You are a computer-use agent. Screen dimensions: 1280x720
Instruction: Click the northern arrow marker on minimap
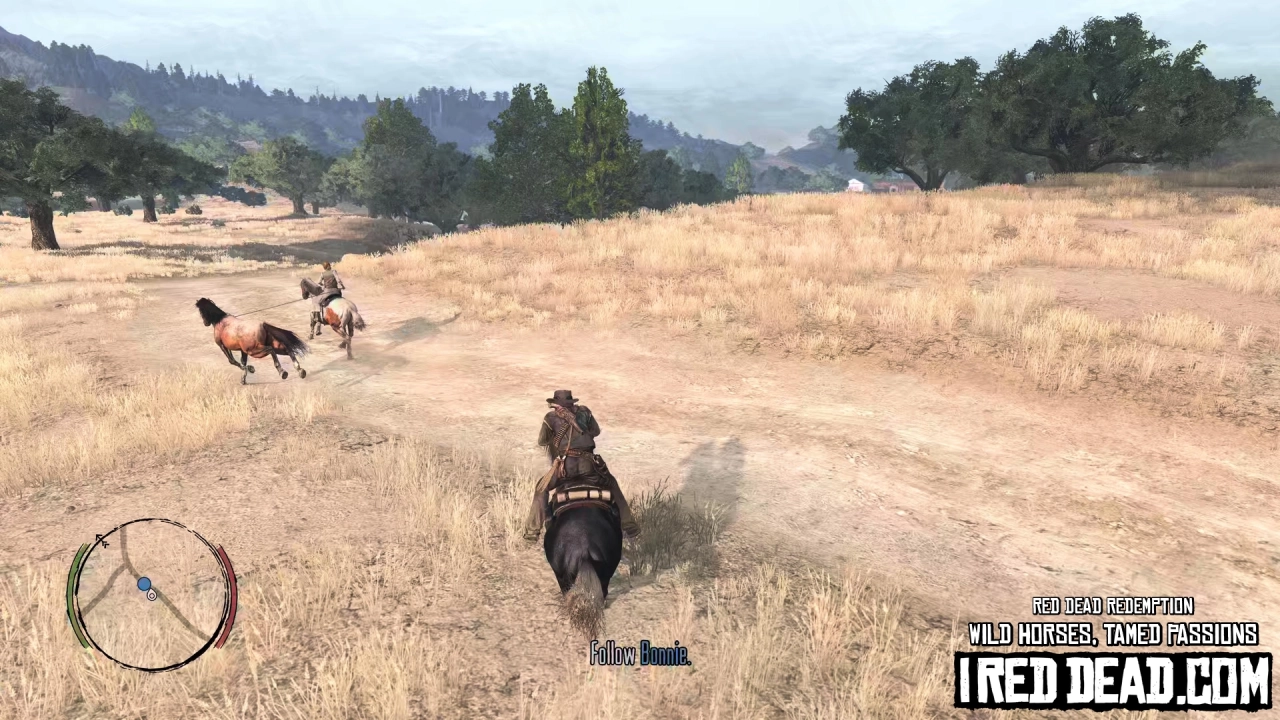coord(99,537)
